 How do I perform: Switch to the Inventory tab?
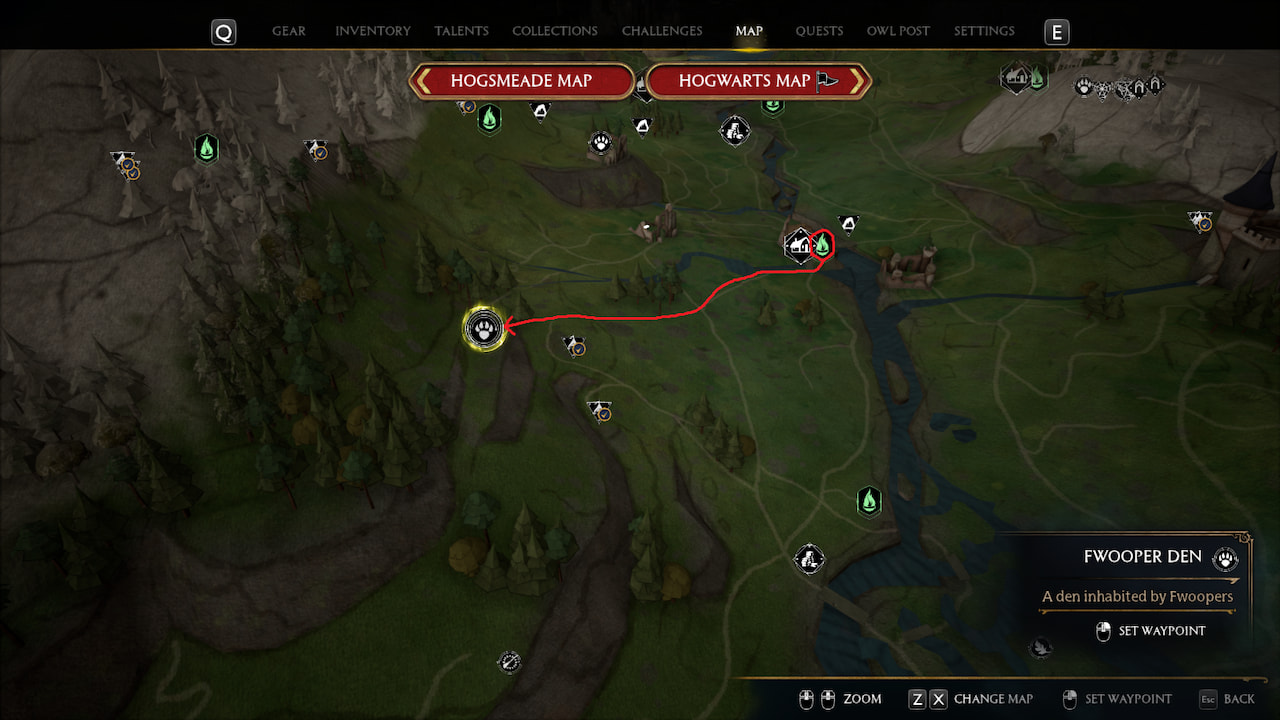[373, 31]
